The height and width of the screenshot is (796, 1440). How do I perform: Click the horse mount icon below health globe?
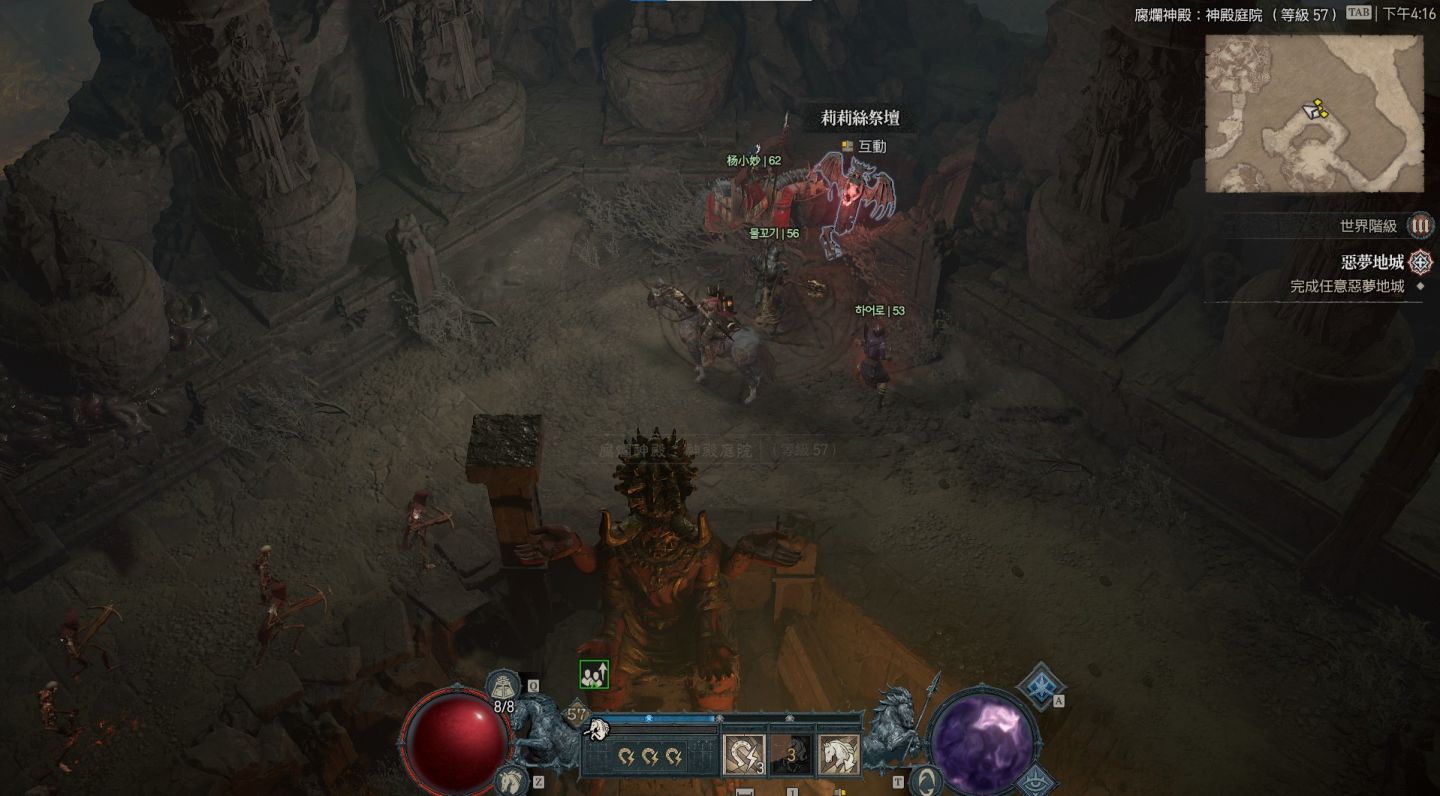tap(509, 780)
